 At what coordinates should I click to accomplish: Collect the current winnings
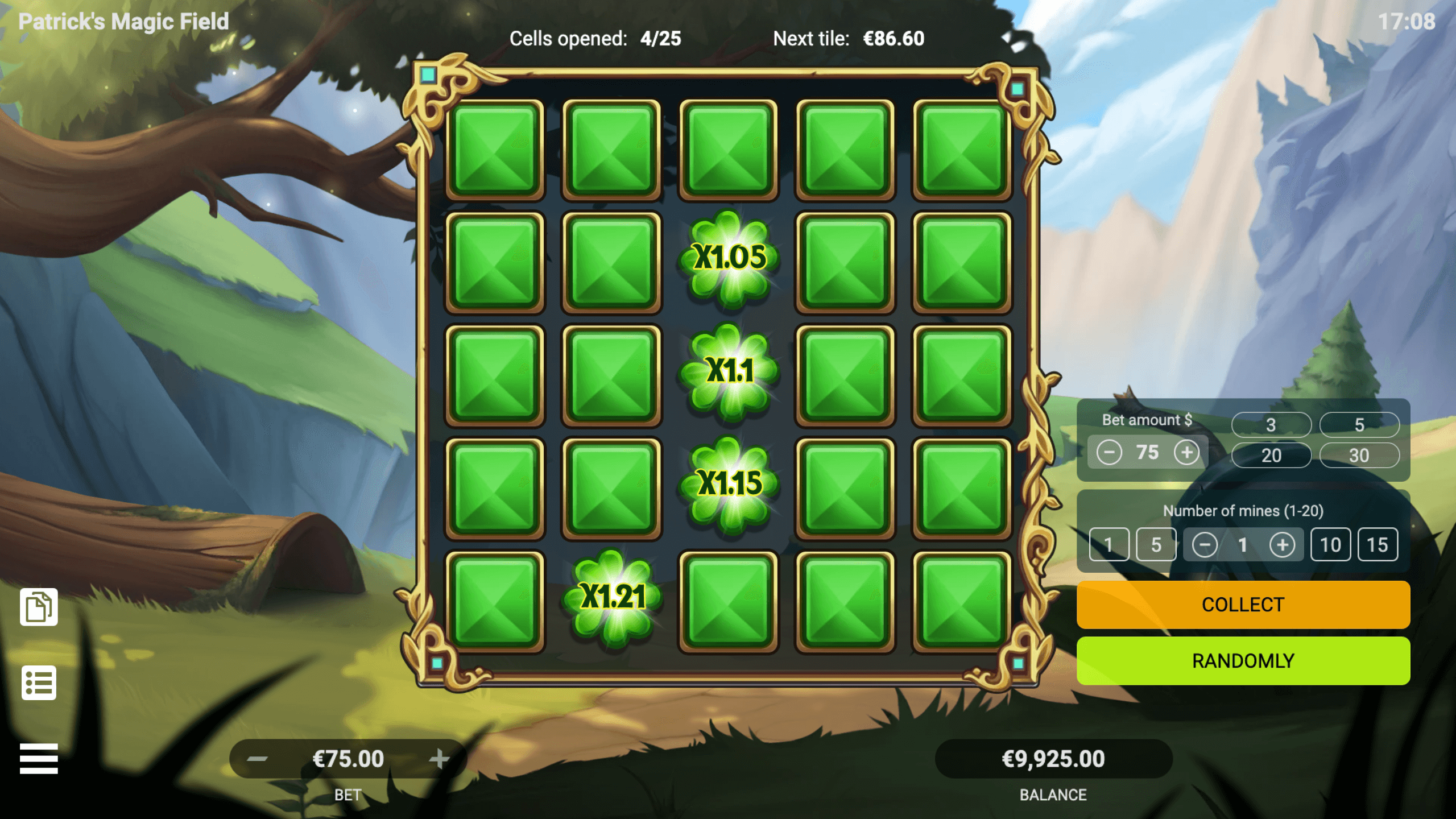click(1243, 605)
